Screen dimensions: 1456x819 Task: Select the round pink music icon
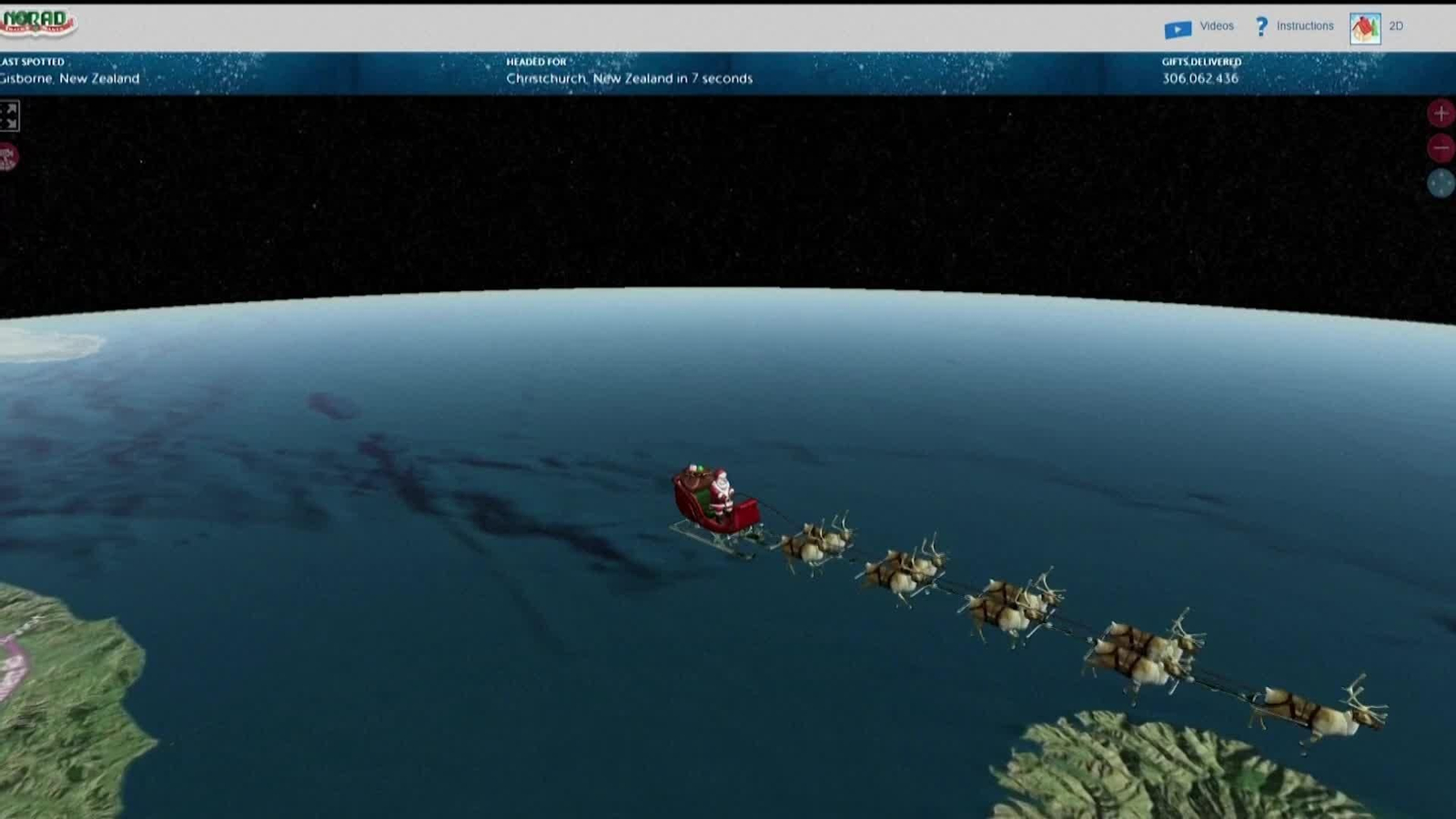coord(7,155)
